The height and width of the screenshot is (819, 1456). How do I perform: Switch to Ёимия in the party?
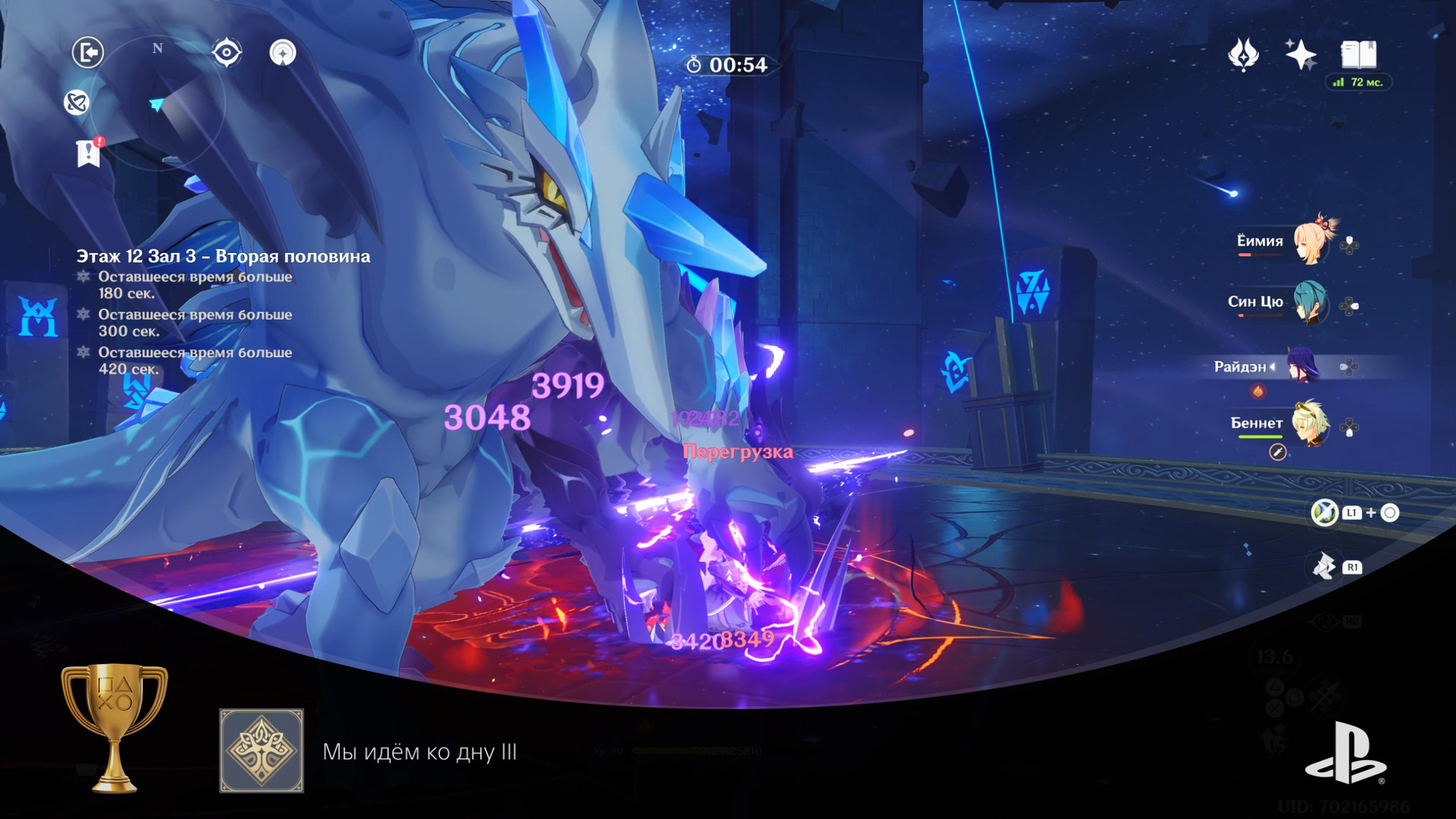tap(1309, 242)
